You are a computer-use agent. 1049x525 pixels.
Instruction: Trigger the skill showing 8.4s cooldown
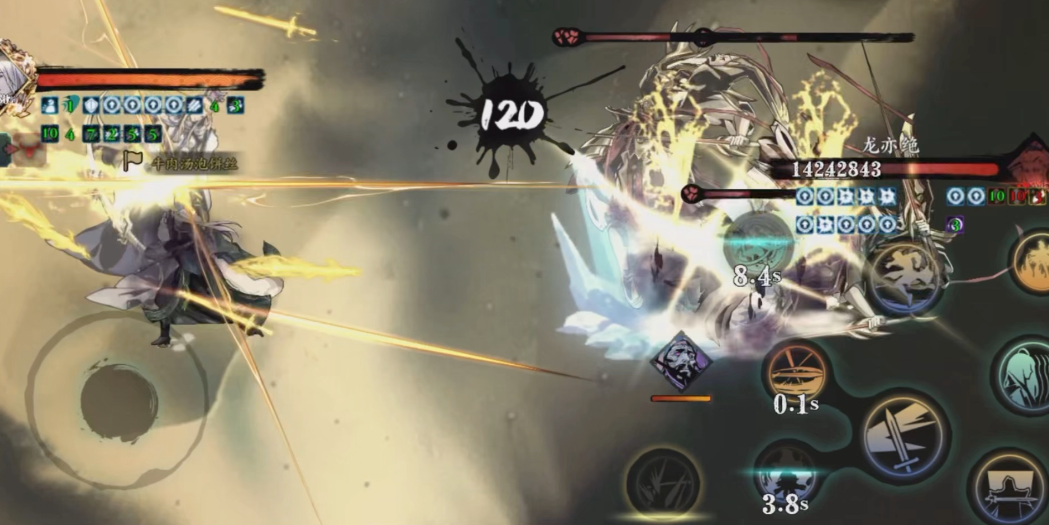(757, 242)
